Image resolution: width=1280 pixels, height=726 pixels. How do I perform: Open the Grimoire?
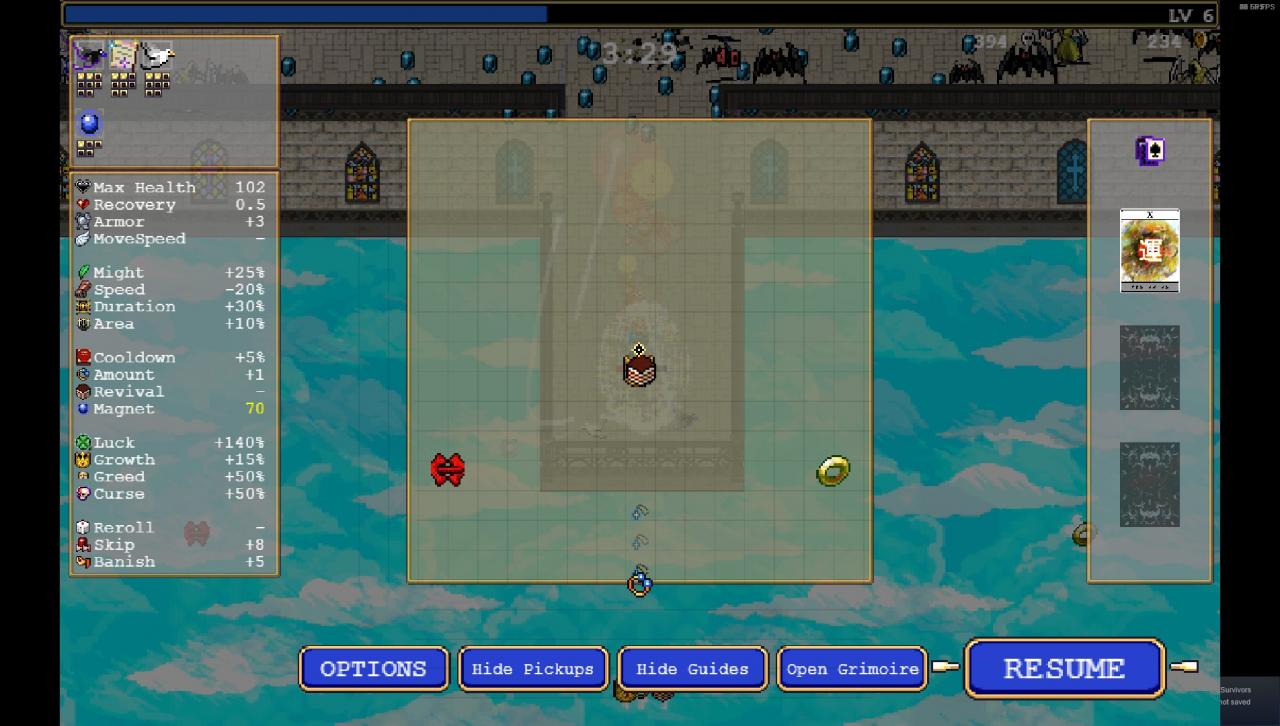(x=851, y=669)
